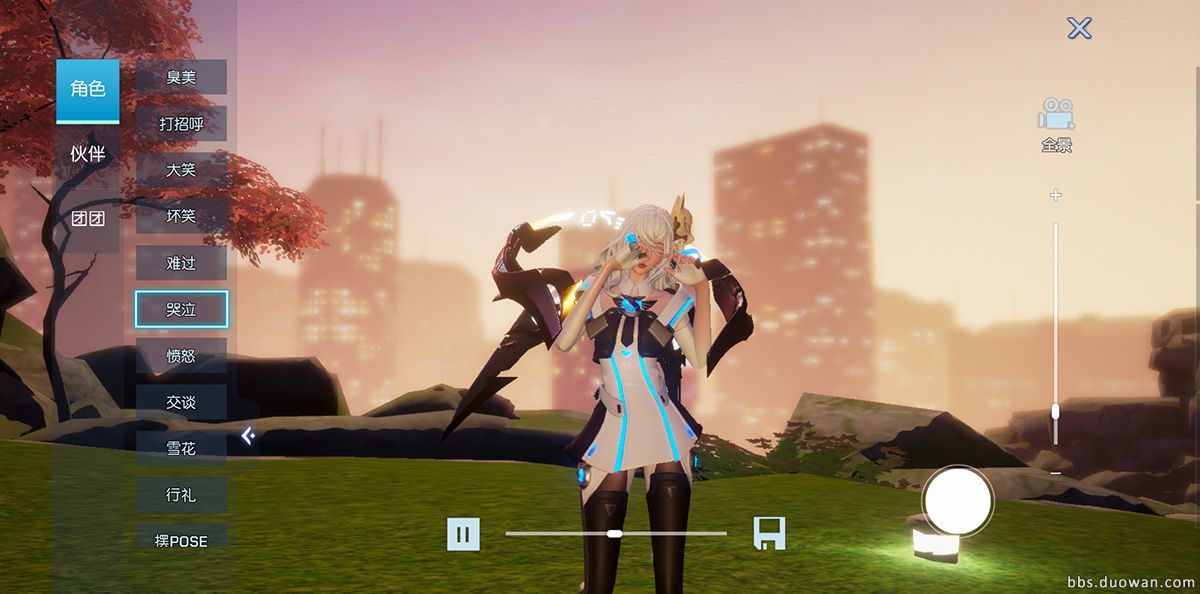This screenshot has height=594, width=1200.
Task: Select the highlighted 哭泣 emote
Action: [181, 310]
